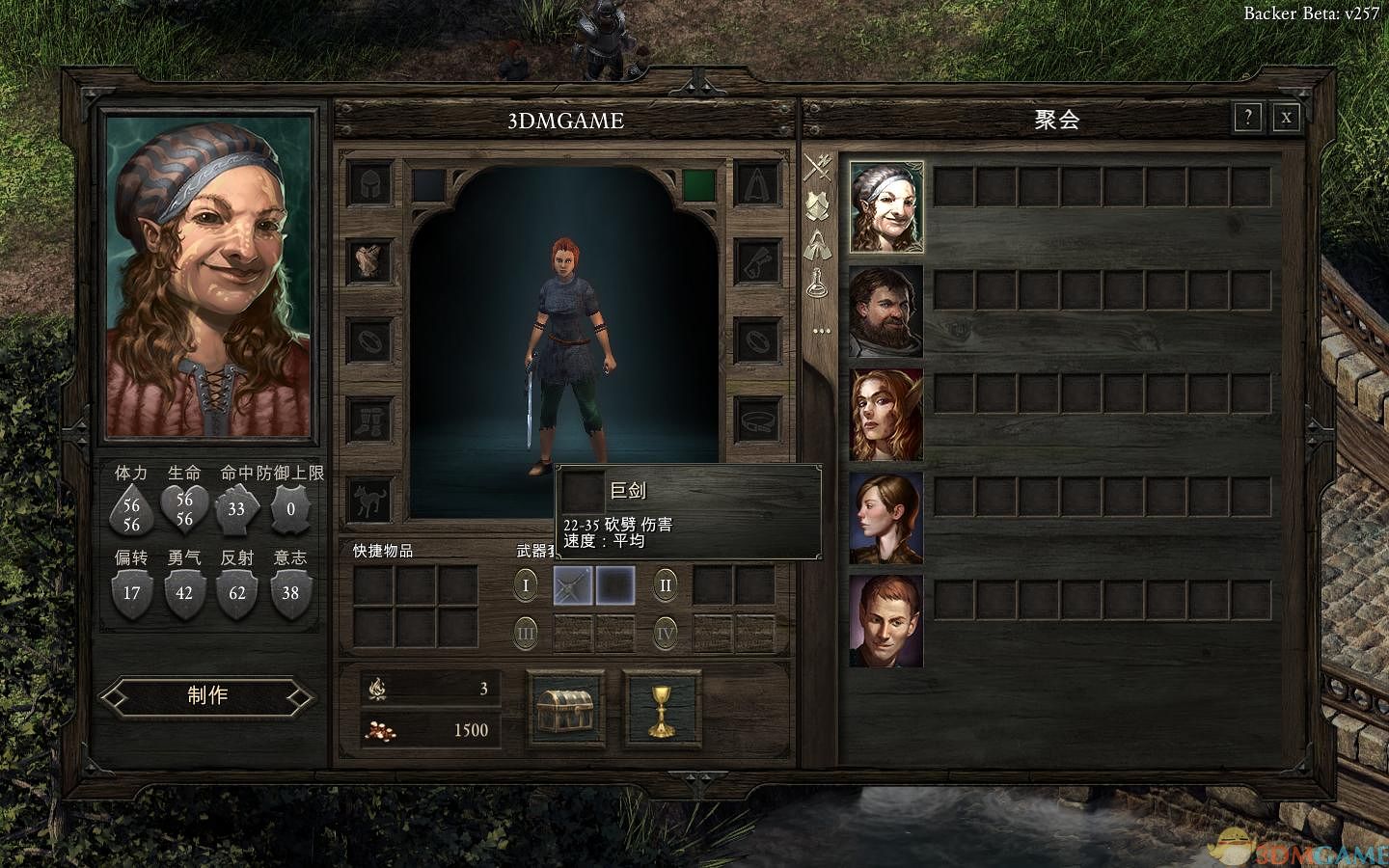The height and width of the screenshot is (868, 1389).
Task: Open the 制作 crafting menu
Action: [207, 696]
